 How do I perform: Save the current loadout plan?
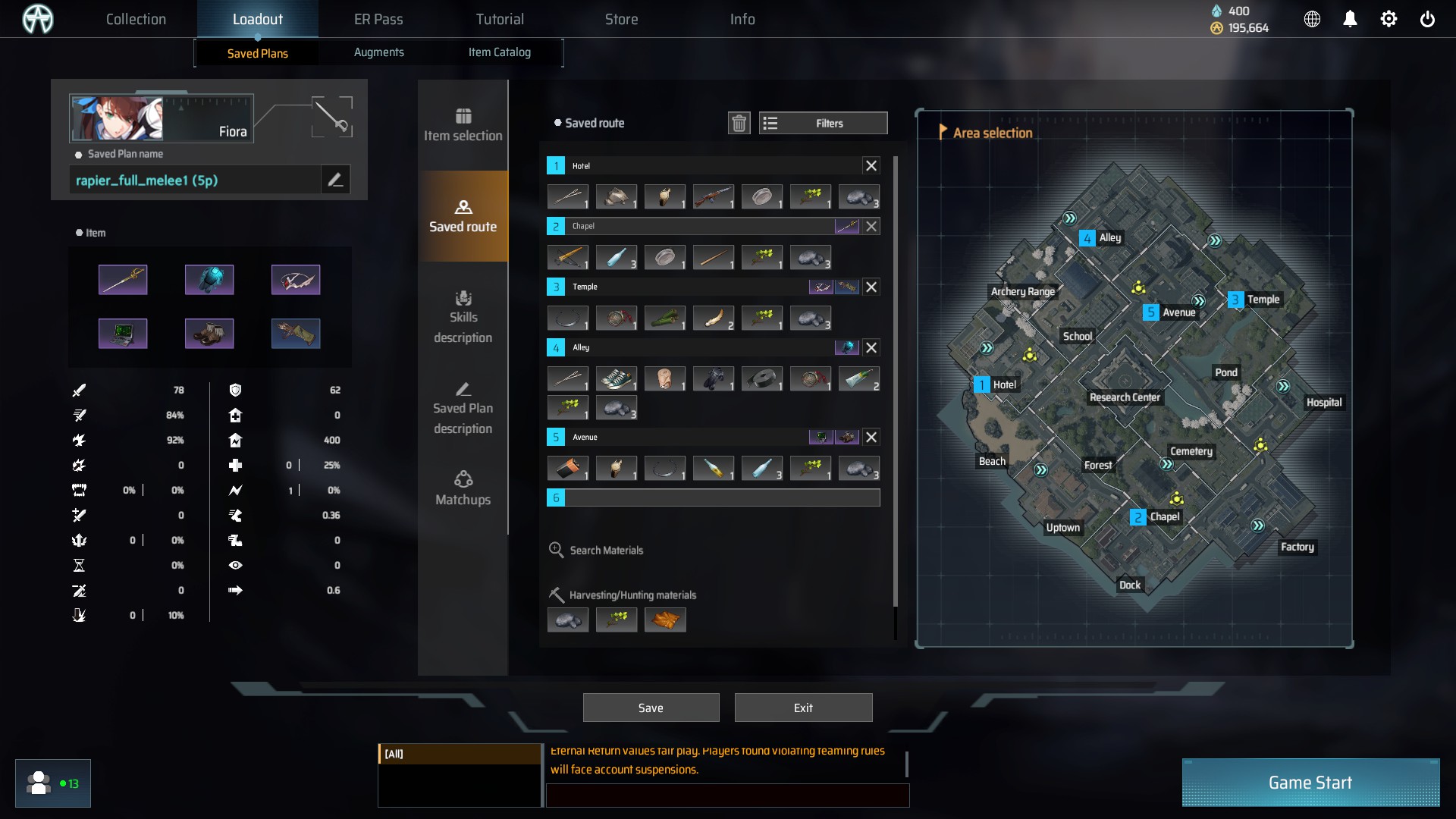coord(651,708)
